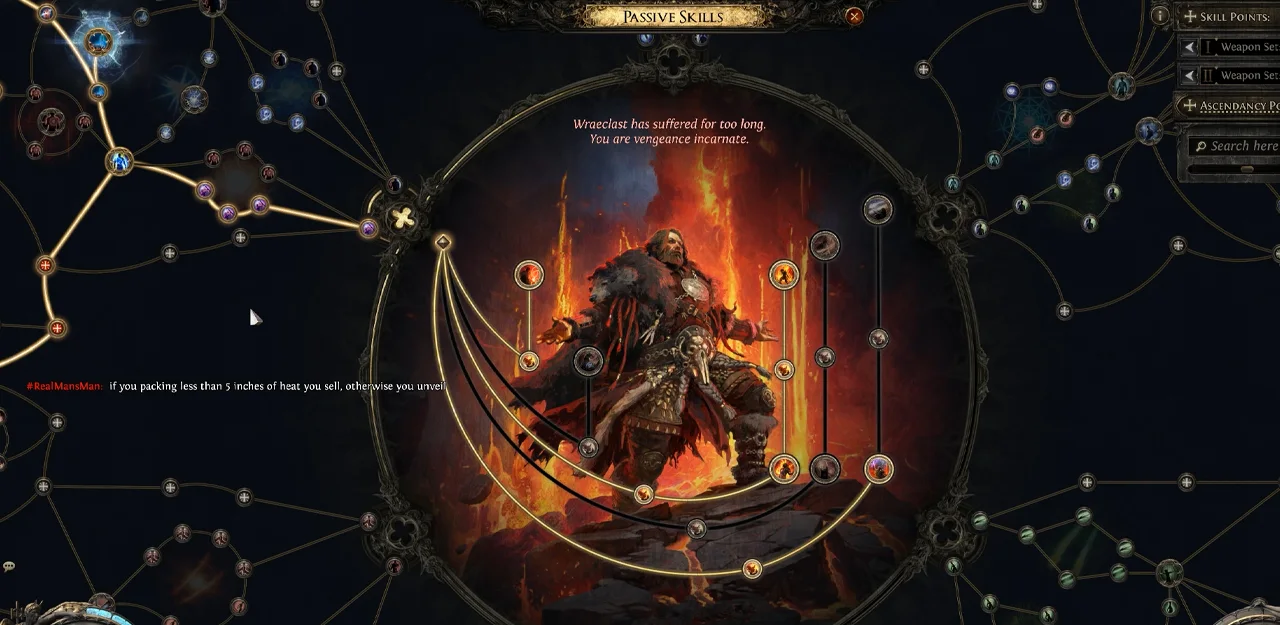Click the clover emblem left of ascendancy ring
1280x625 pixels.
pos(402,218)
